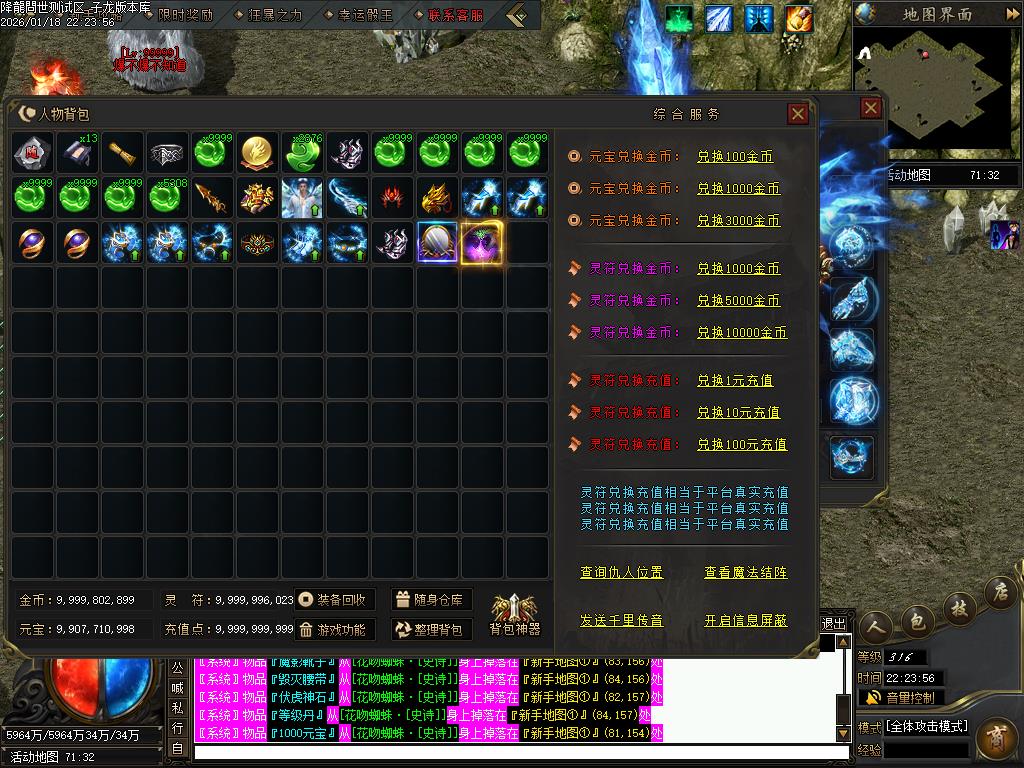This screenshot has width=1024, height=768.
Task: Choose the 兑换100元充值 recharge link
Action: tap(742, 445)
